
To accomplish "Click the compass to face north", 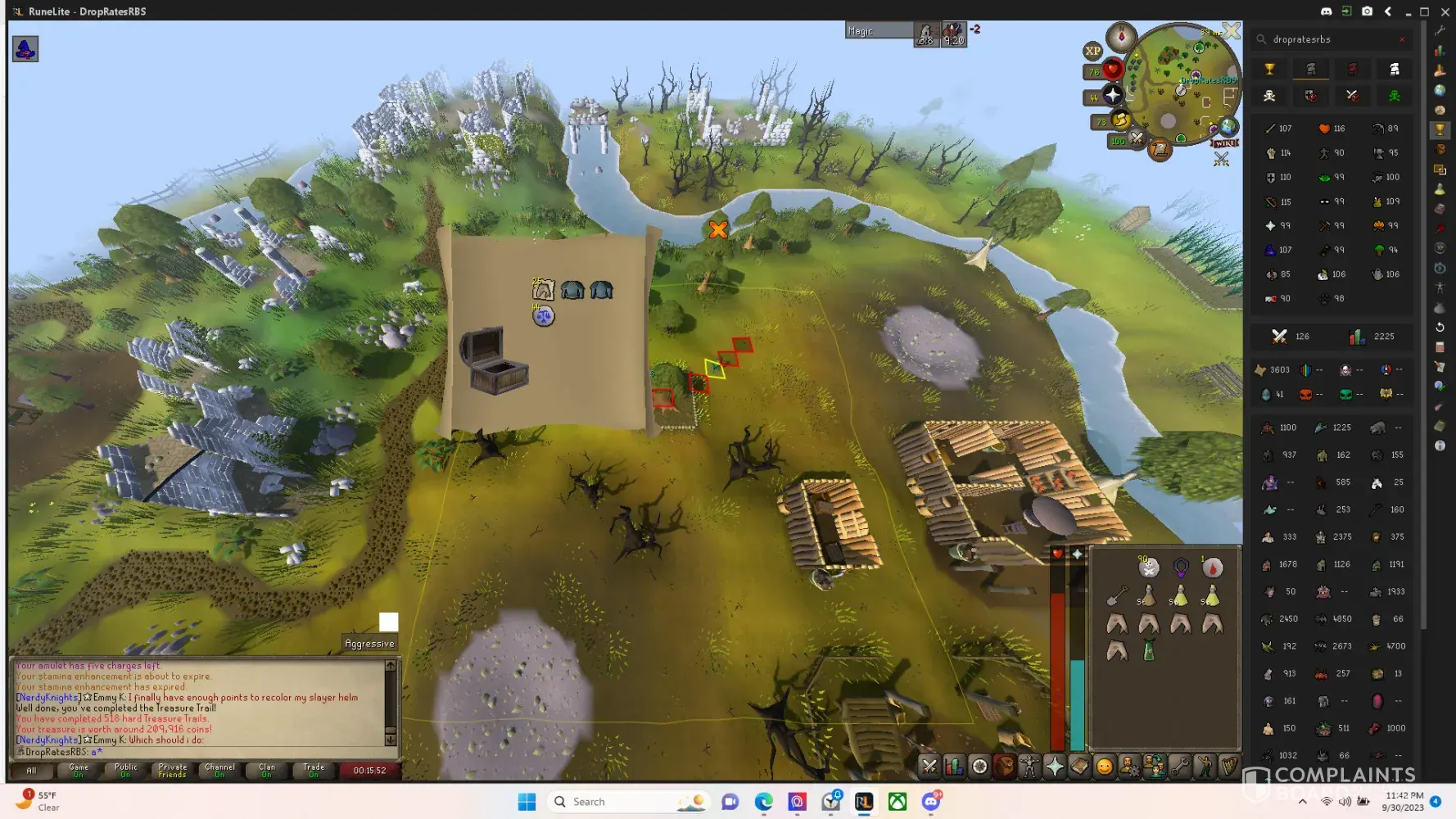I will [x=1121, y=36].
